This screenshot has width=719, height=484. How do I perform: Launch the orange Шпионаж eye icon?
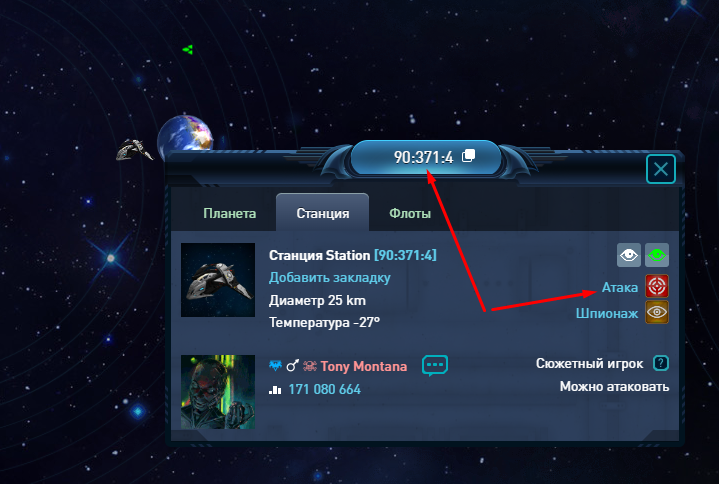point(656,312)
